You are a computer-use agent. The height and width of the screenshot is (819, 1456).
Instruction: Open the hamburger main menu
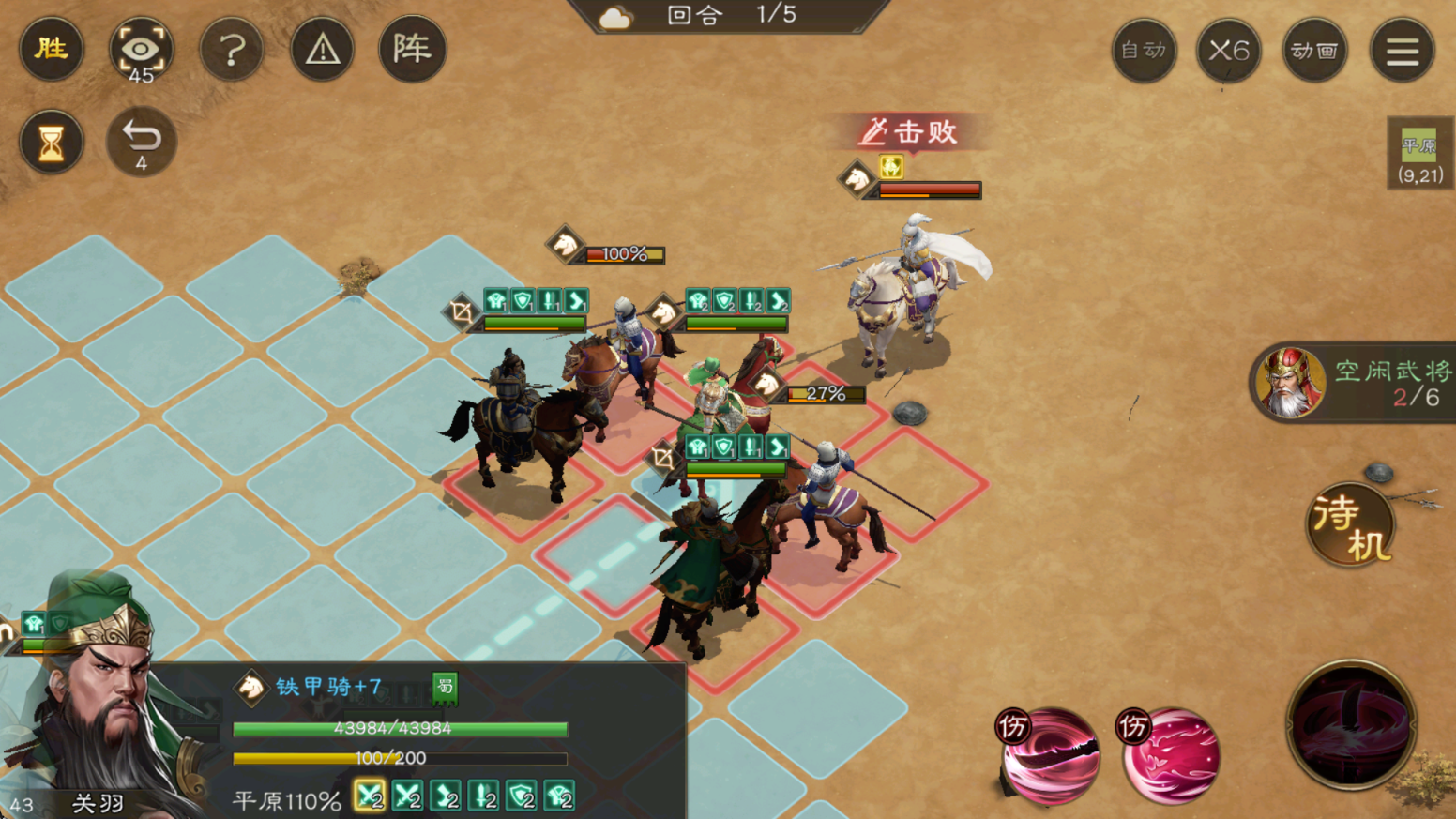[x=1402, y=51]
